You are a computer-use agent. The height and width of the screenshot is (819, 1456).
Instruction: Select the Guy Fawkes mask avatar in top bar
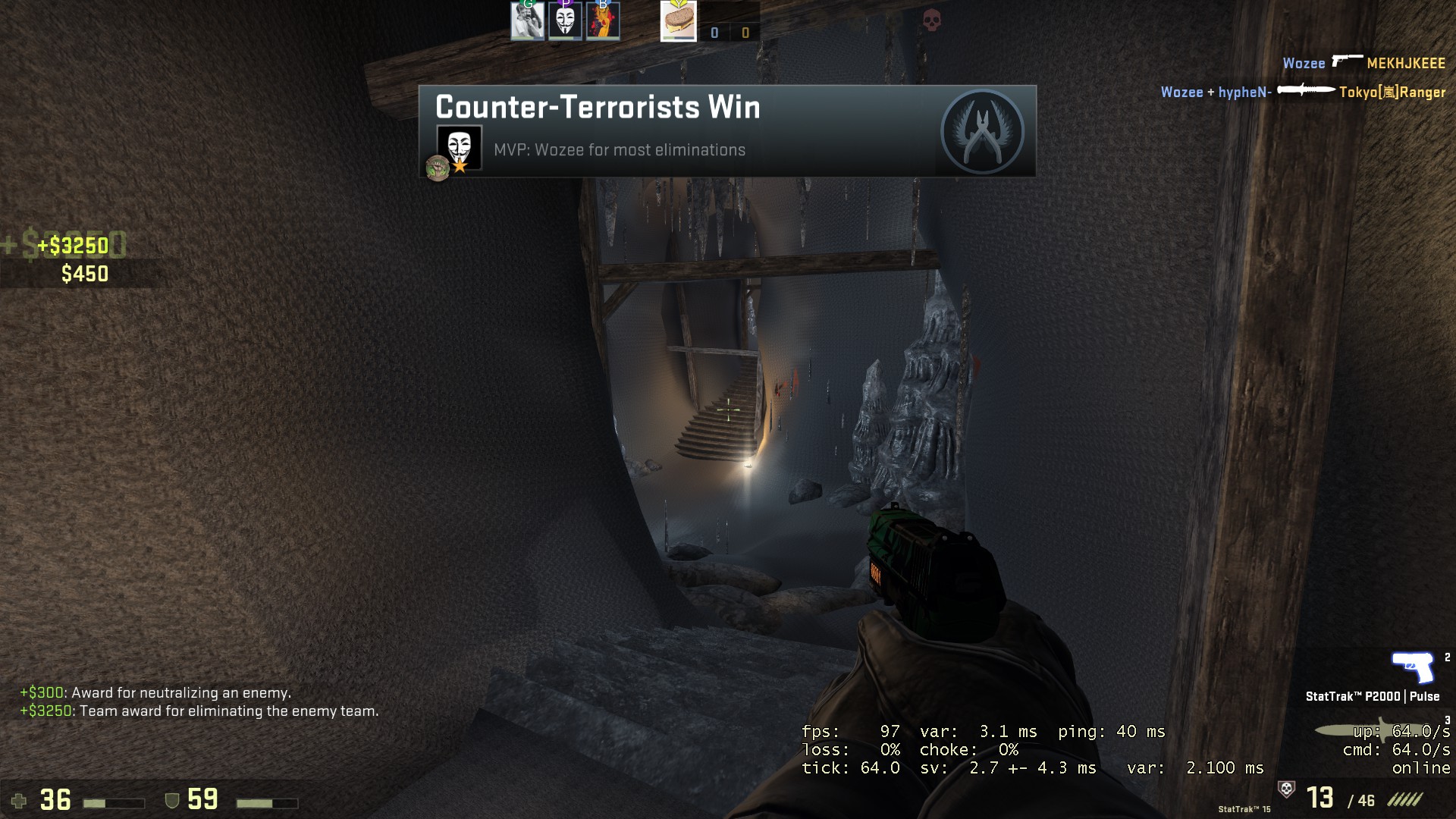click(565, 21)
